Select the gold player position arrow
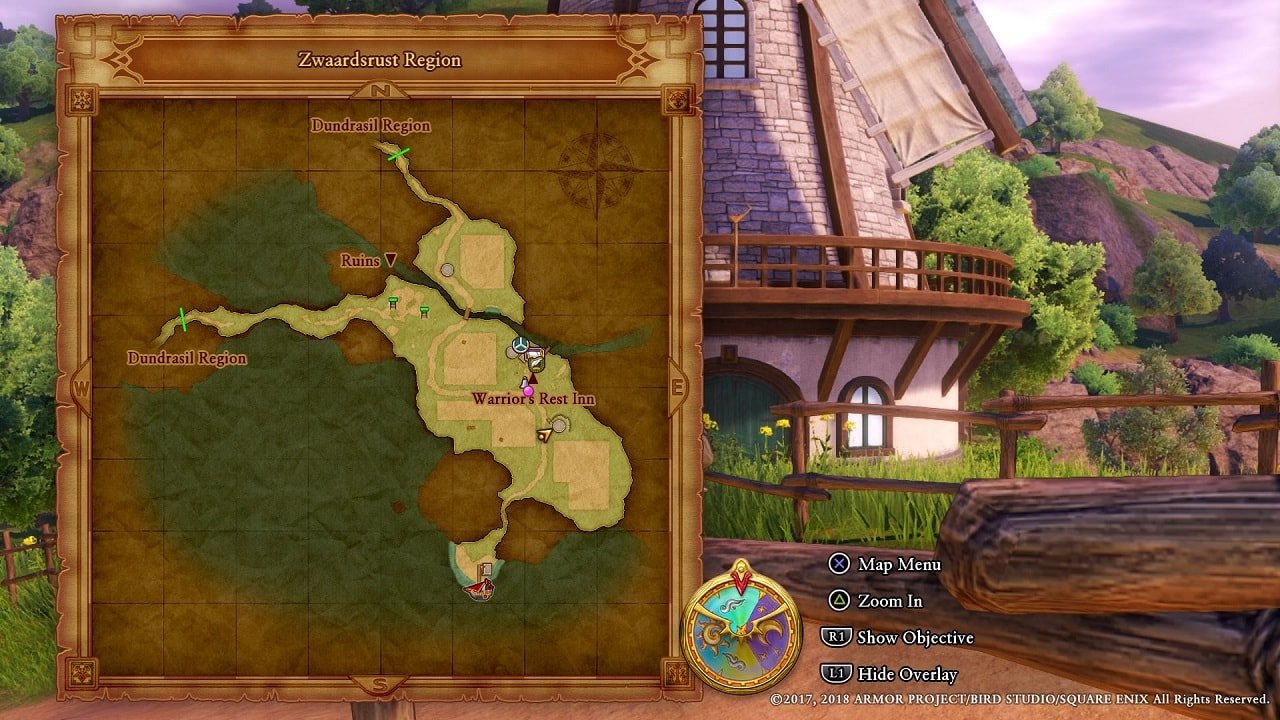 point(546,435)
